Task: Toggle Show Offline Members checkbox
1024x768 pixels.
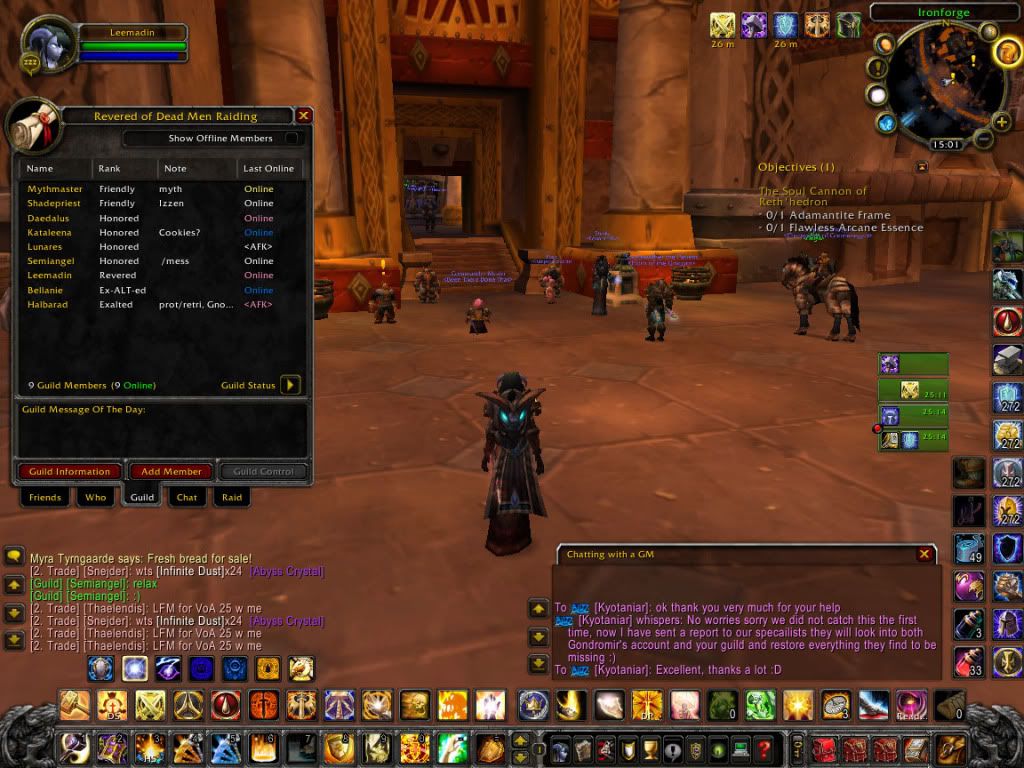Action: (292, 138)
